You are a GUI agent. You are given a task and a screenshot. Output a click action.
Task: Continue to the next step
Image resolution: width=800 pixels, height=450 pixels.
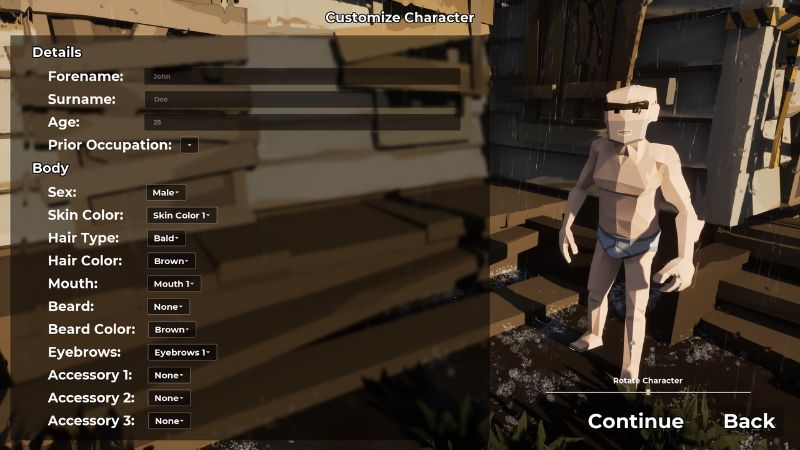(x=636, y=421)
